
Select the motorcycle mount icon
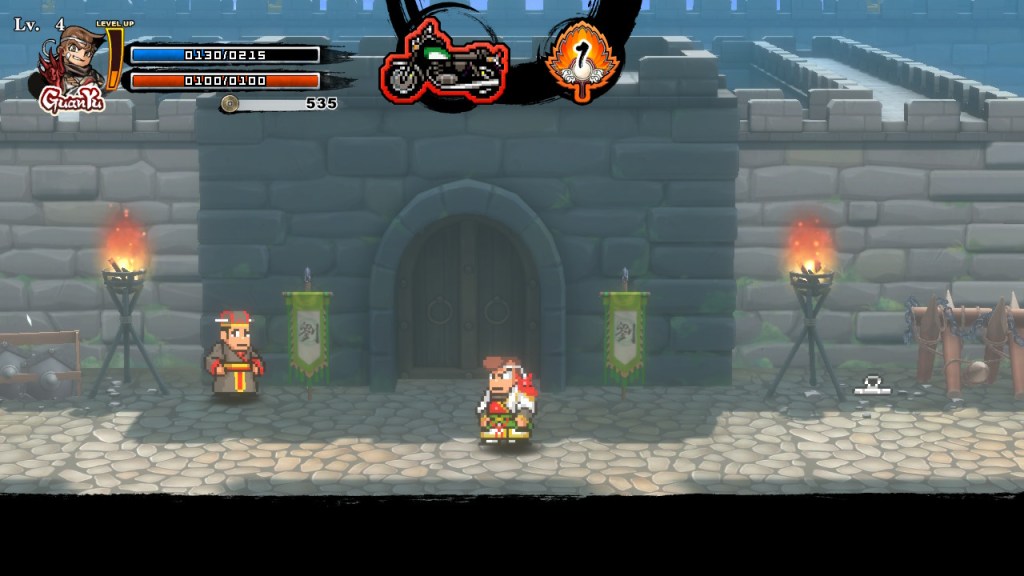tap(444, 64)
